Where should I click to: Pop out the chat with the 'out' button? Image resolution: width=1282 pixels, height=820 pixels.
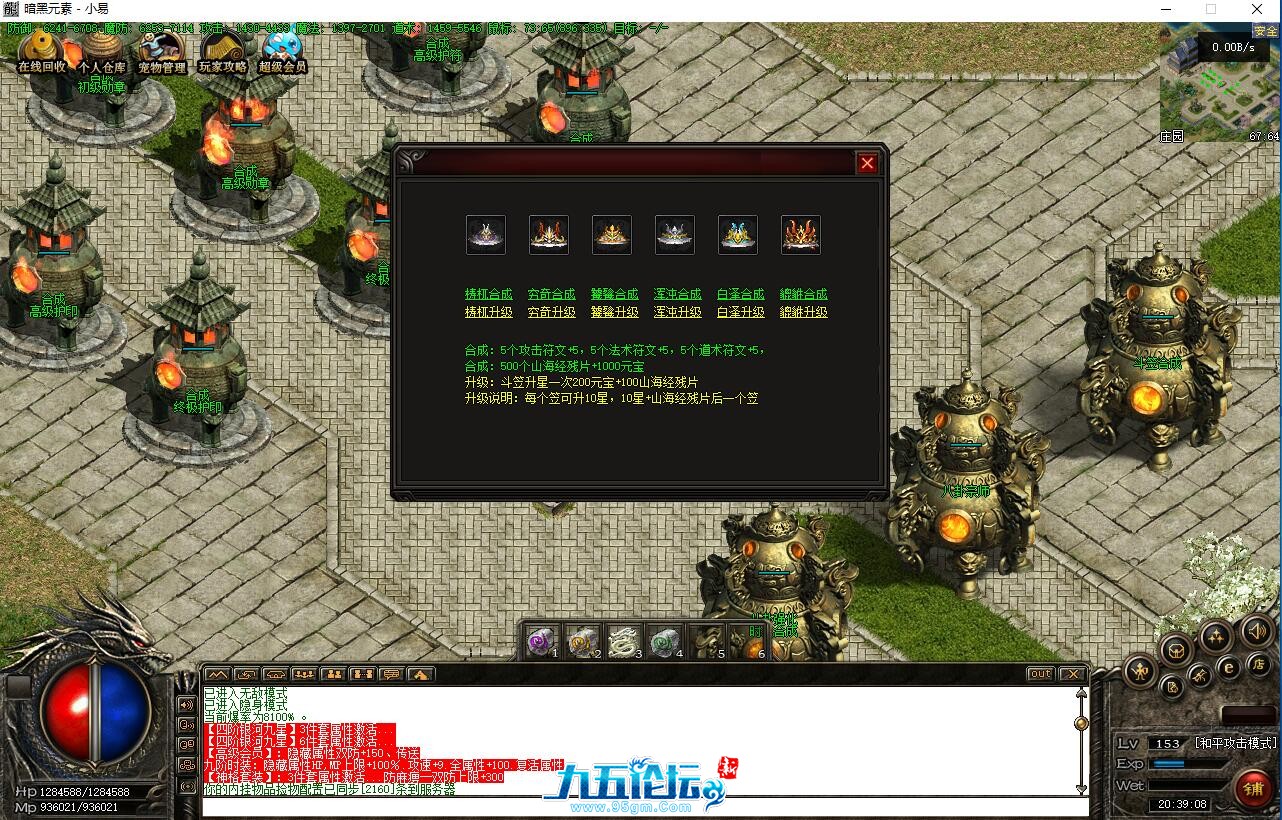(1040, 674)
